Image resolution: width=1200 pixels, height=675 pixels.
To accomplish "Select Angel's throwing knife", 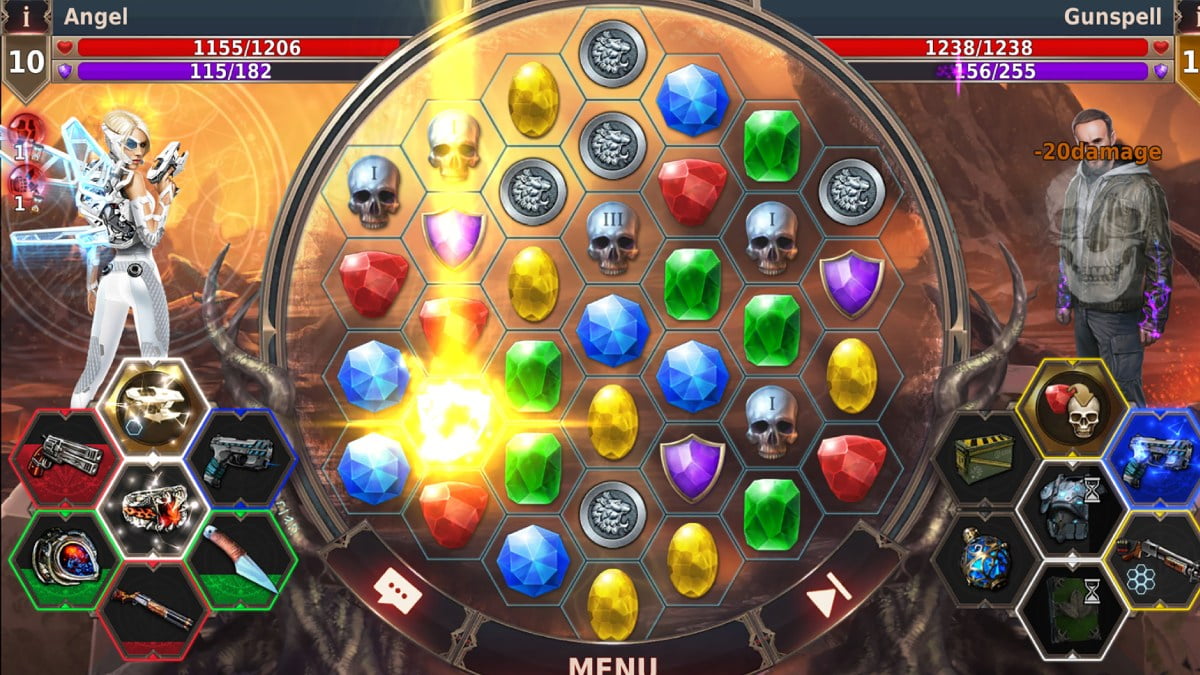I will (x=239, y=556).
